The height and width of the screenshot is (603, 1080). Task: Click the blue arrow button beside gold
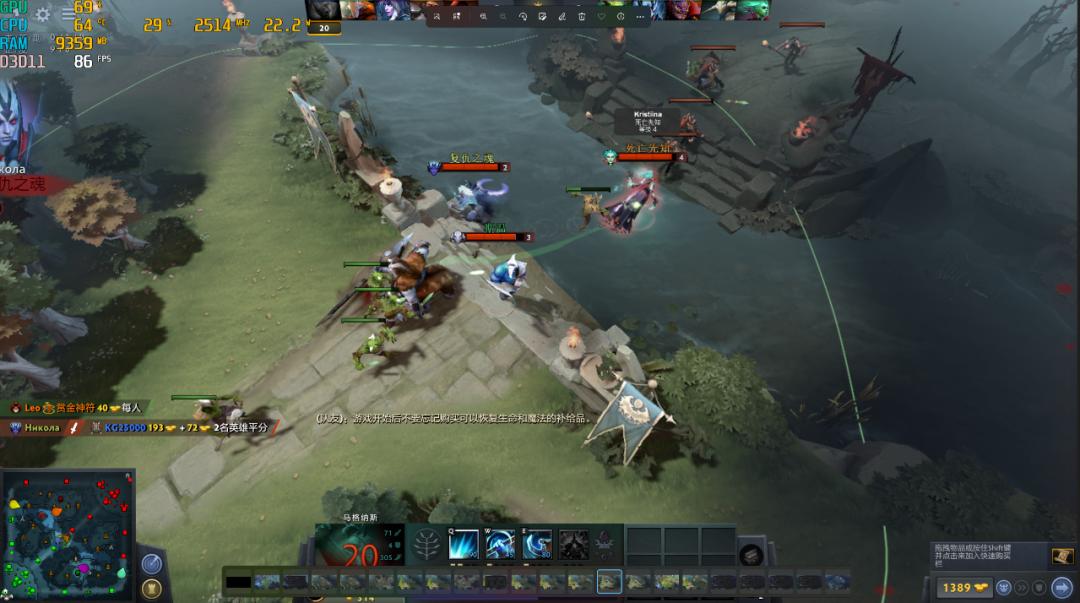click(x=1062, y=588)
